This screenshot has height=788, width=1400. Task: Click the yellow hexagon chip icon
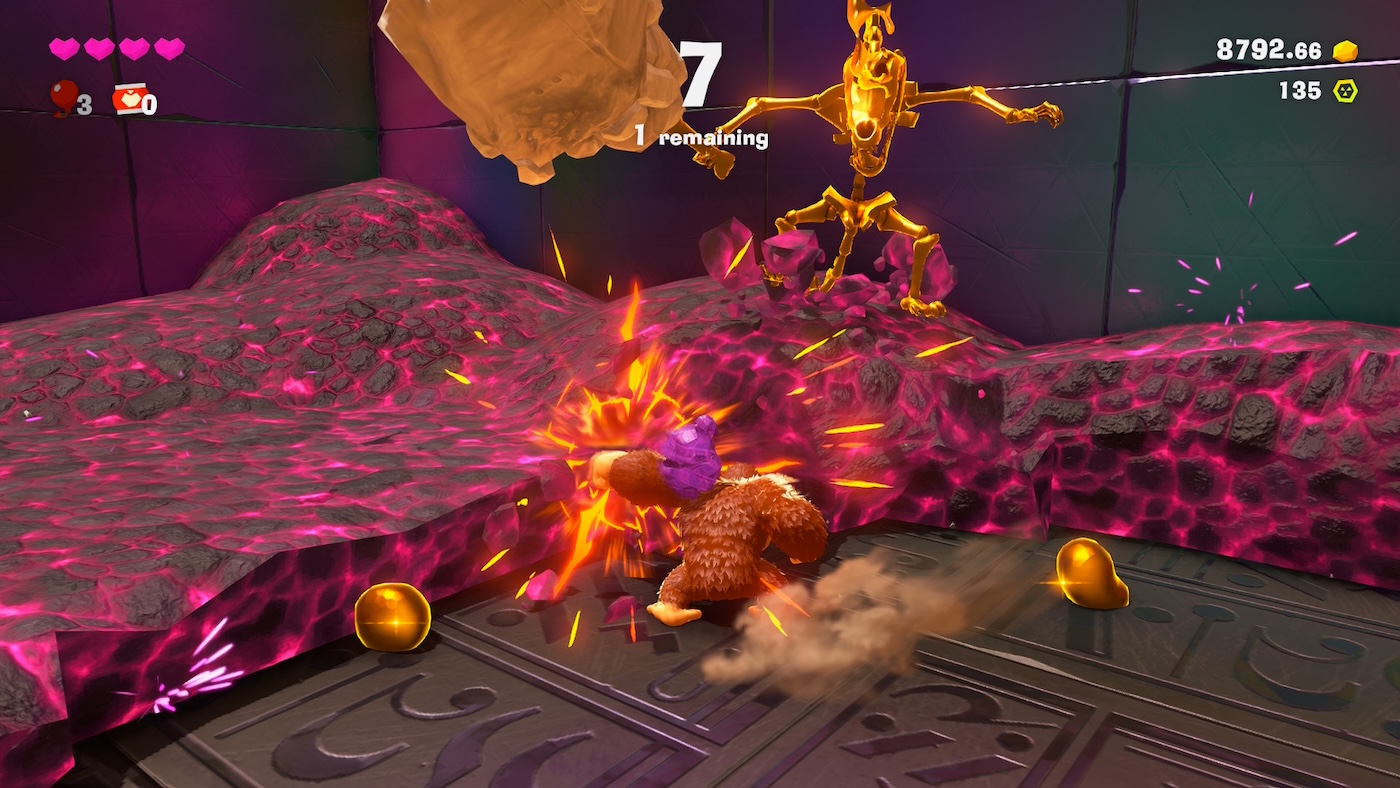pyautogui.click(x=1345, y=91)
